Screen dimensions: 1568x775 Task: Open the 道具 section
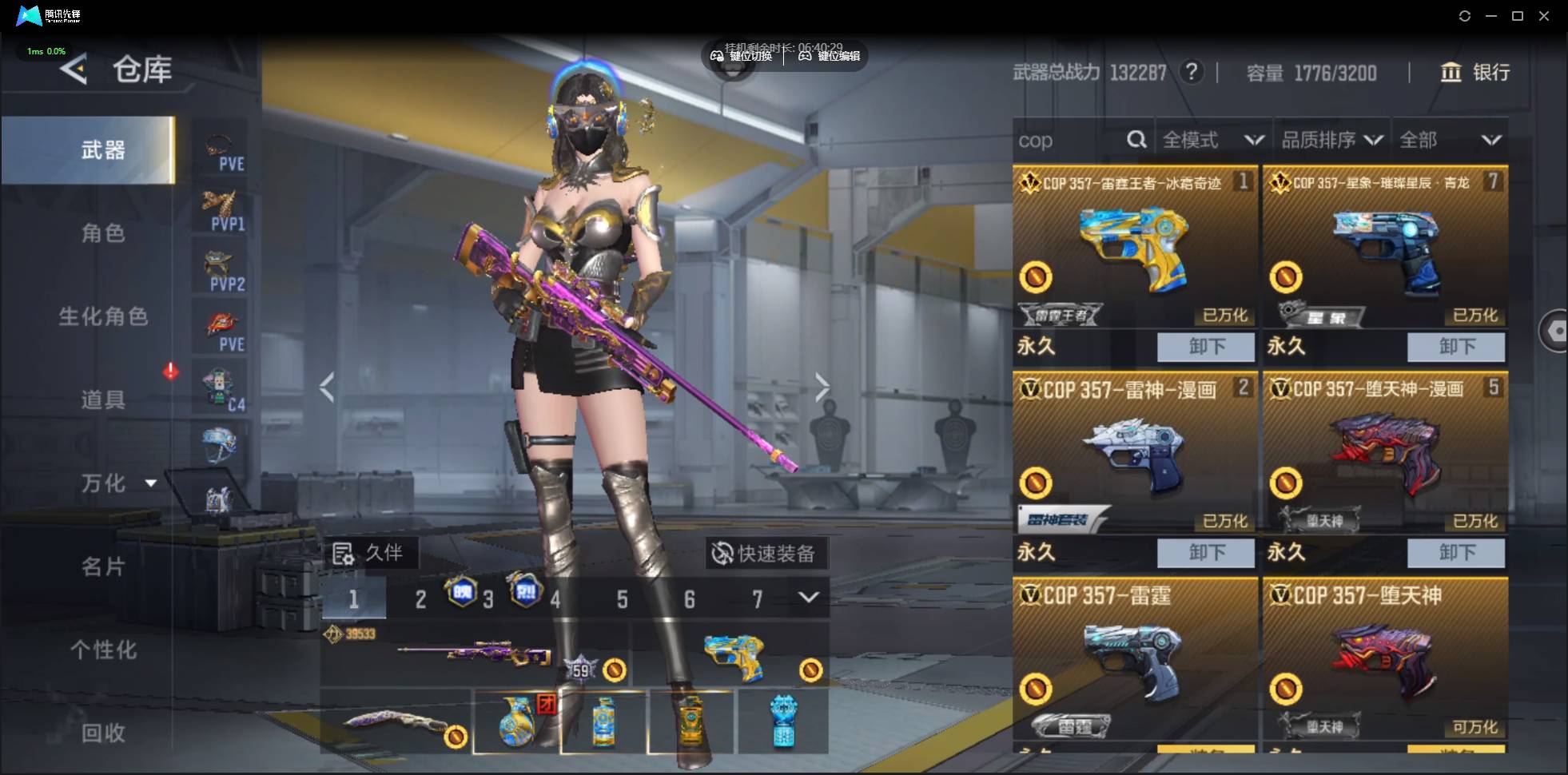(x=102, y=399)
